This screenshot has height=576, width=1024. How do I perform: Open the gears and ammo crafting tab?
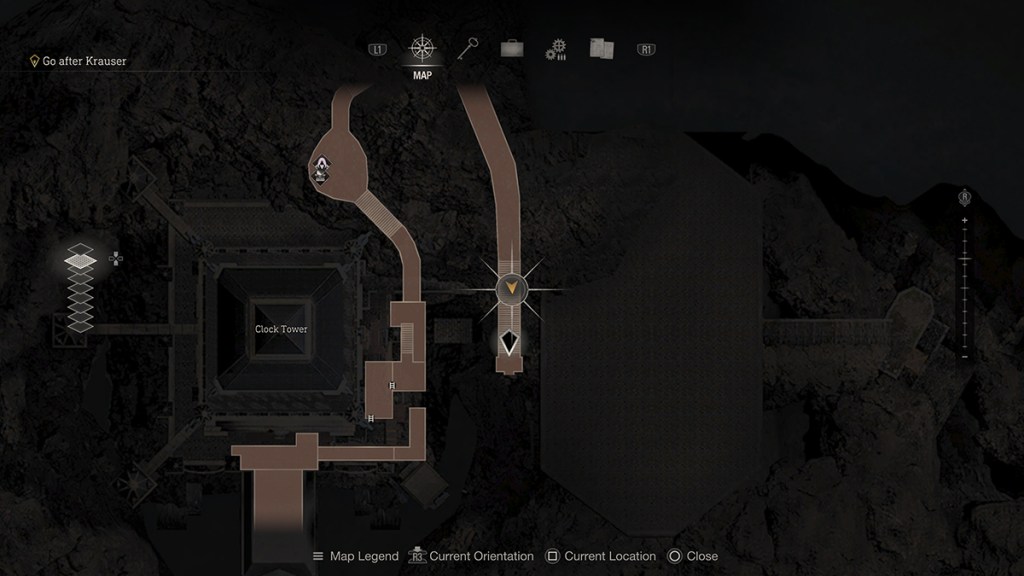point(556,50)
